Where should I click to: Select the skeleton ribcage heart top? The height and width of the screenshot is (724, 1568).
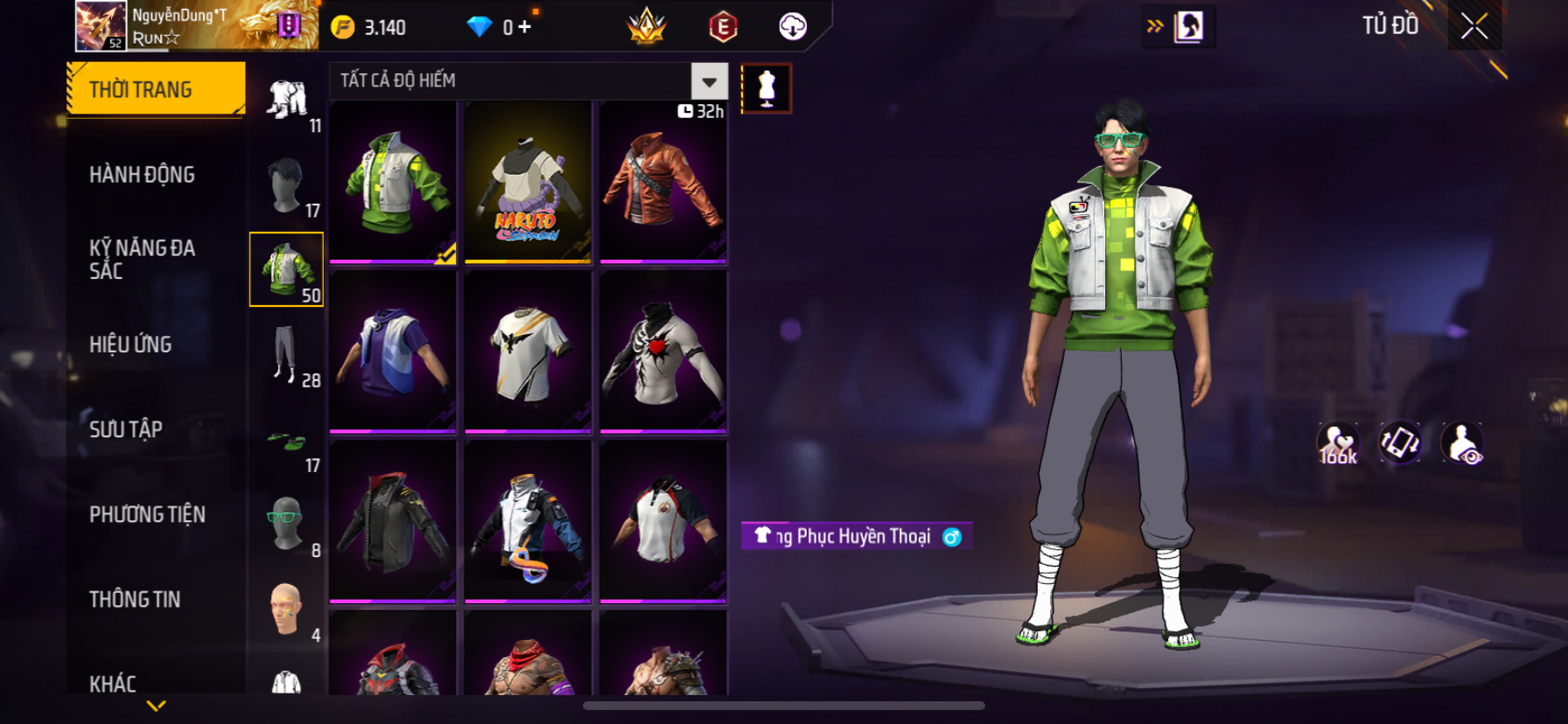[663, 352]
